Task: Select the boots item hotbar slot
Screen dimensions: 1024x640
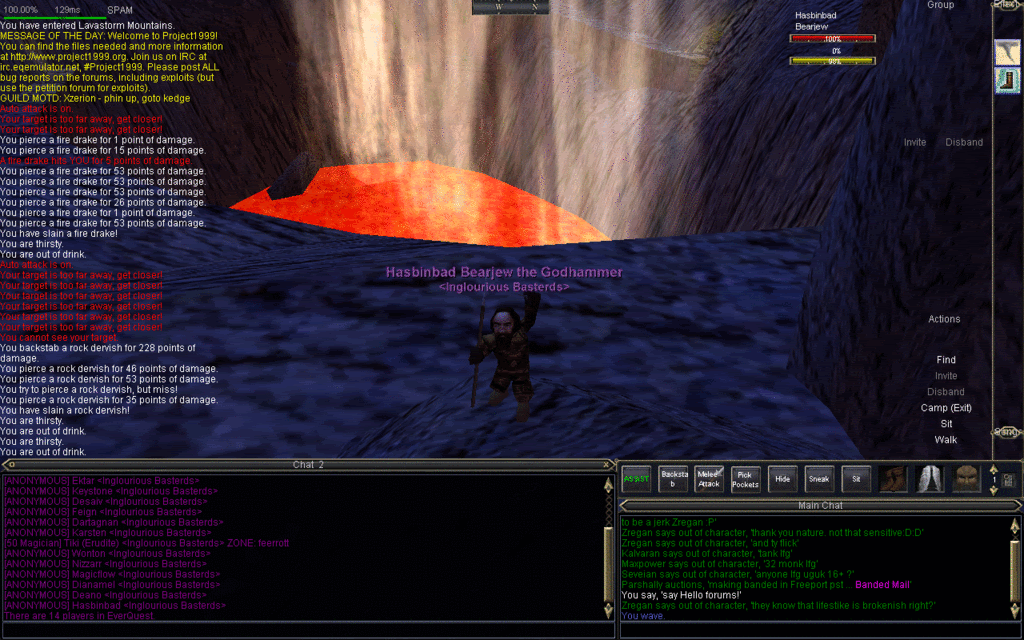Action: click(x=894, y=479)
